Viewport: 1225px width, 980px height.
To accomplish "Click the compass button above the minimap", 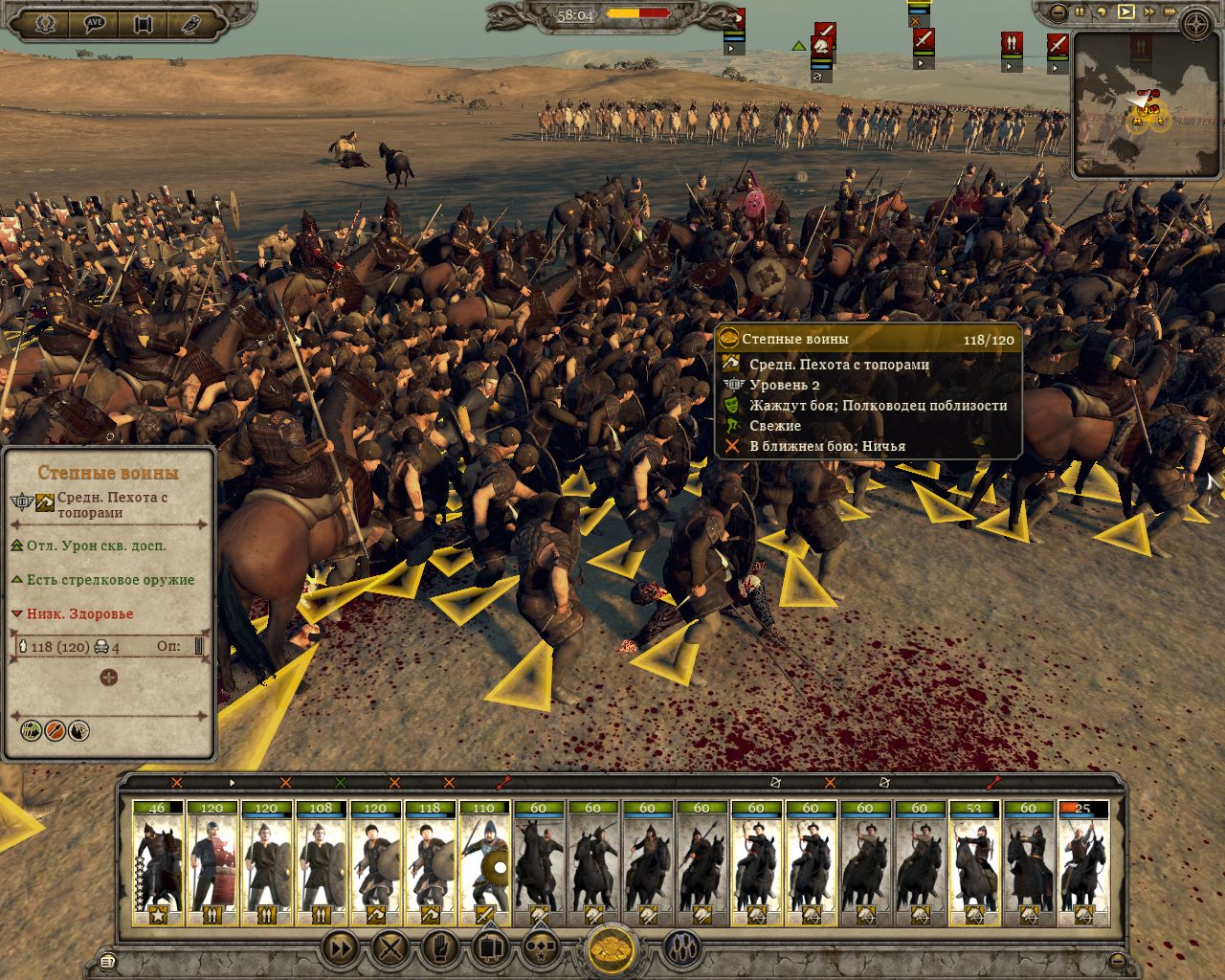I will (x=1196, y=23).
